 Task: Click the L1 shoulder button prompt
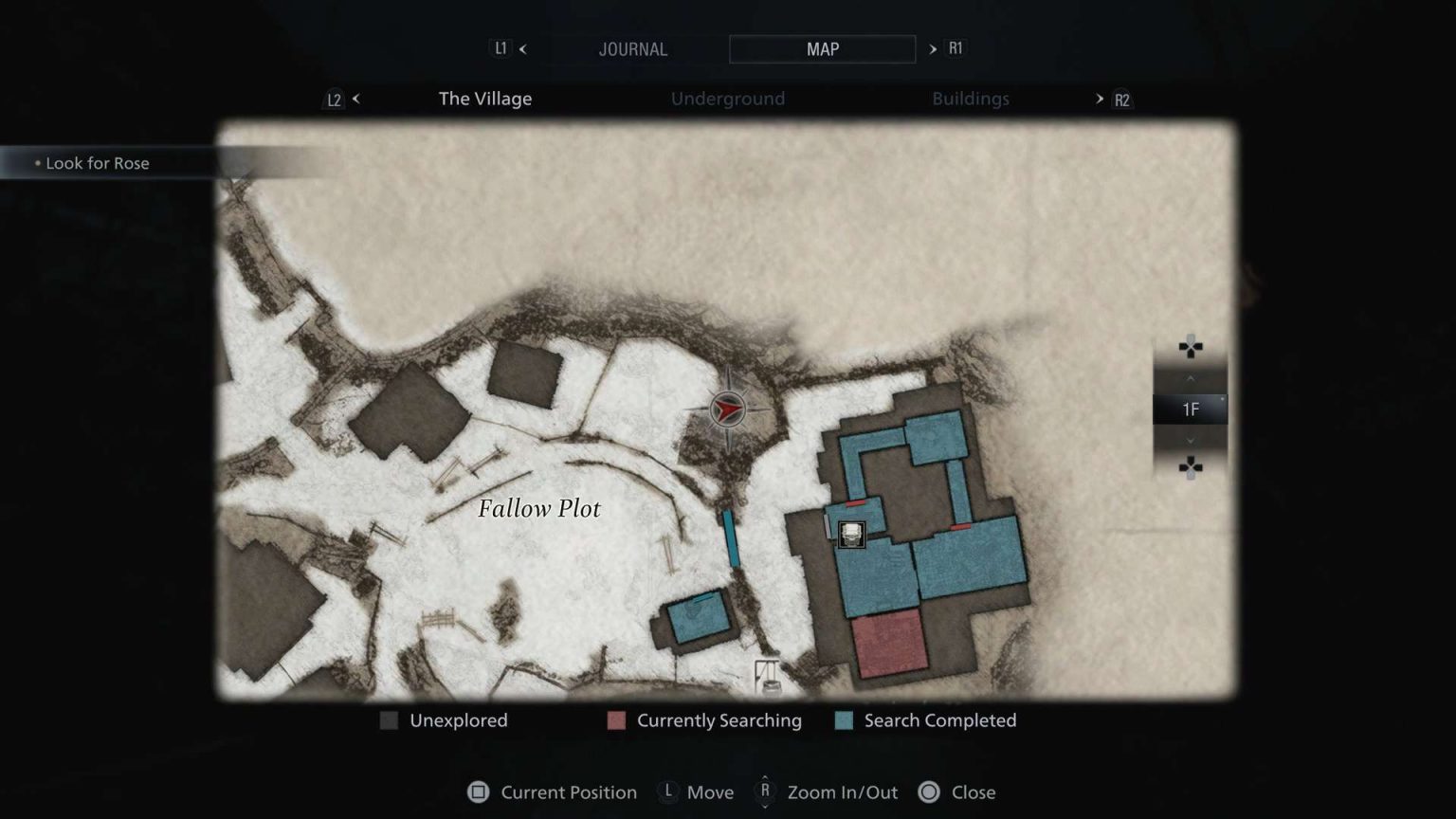point(500,48)
